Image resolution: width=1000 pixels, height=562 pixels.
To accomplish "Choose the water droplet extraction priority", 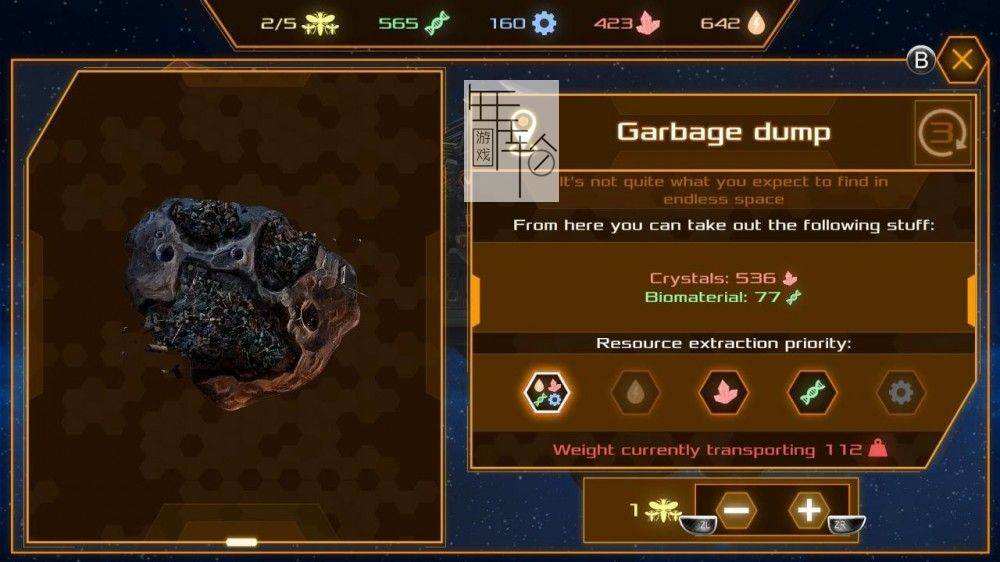I will pos(635,392).
